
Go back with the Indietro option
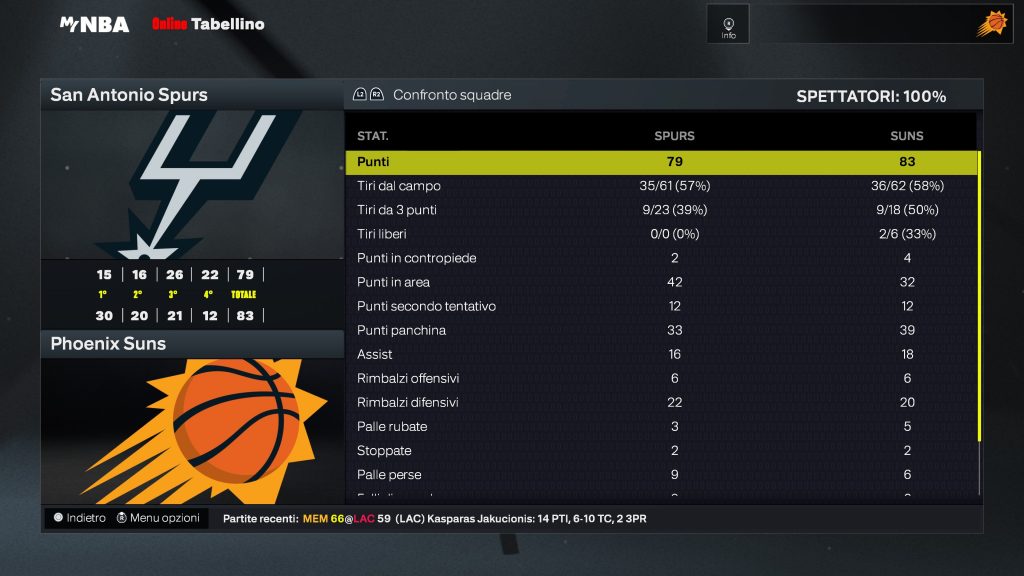coord(79,518)
